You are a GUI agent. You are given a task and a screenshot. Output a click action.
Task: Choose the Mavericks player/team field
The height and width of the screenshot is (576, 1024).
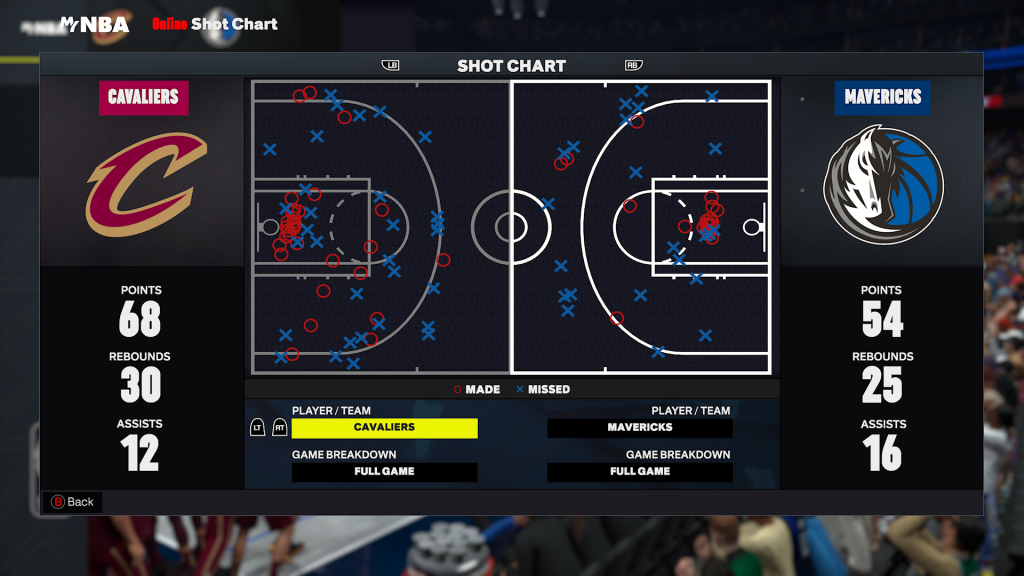pyautogui.click(x=640, y=428)
